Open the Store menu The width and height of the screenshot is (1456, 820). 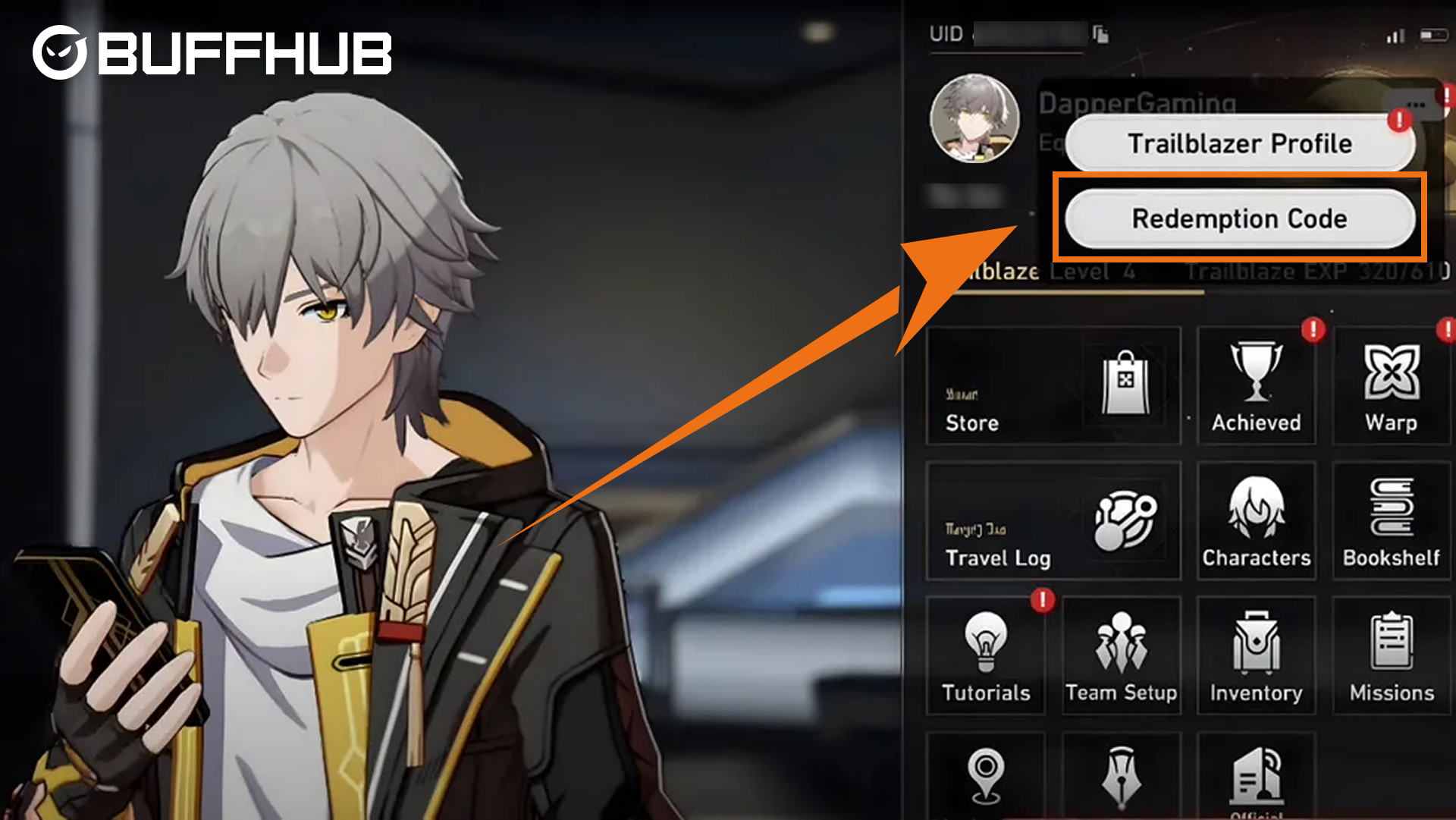(1053, 386)
